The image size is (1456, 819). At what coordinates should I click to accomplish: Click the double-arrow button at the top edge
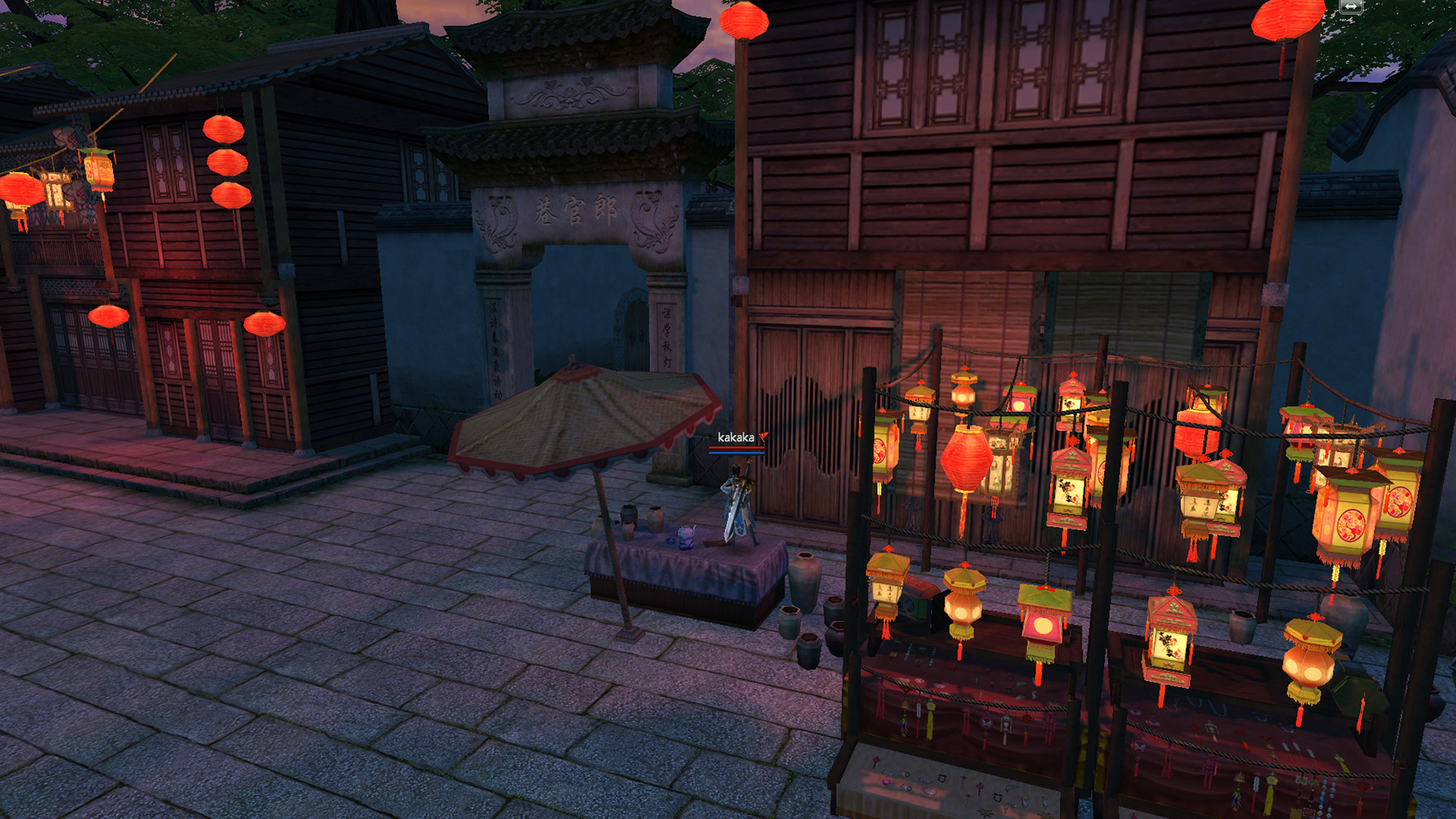1351,6
